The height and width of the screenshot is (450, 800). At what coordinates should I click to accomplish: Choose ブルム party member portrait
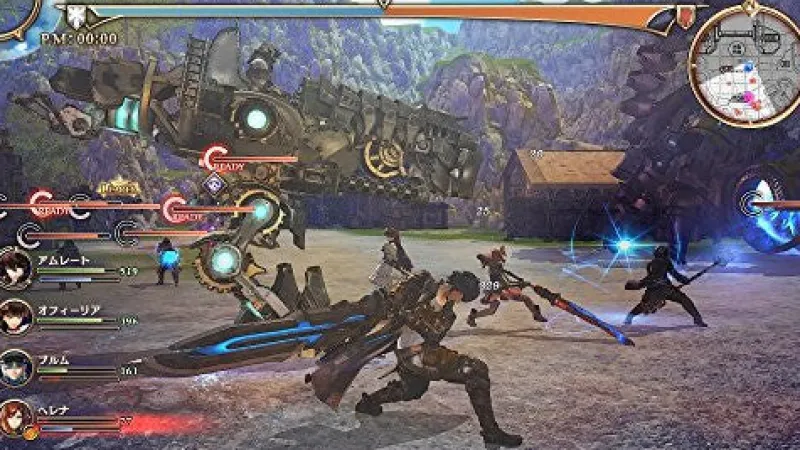pos(17,366)
